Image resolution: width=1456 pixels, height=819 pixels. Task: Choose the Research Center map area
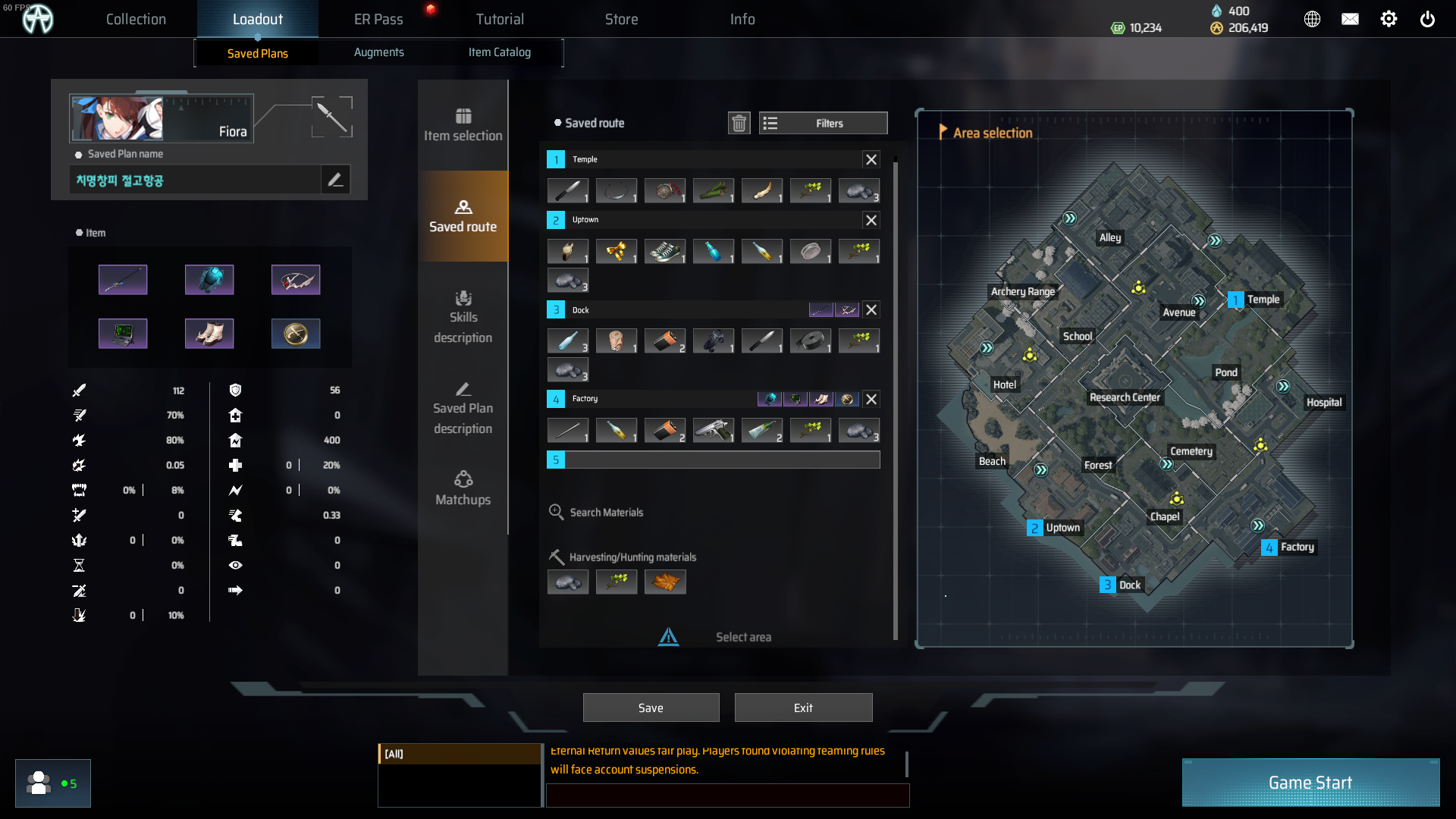1125,397
